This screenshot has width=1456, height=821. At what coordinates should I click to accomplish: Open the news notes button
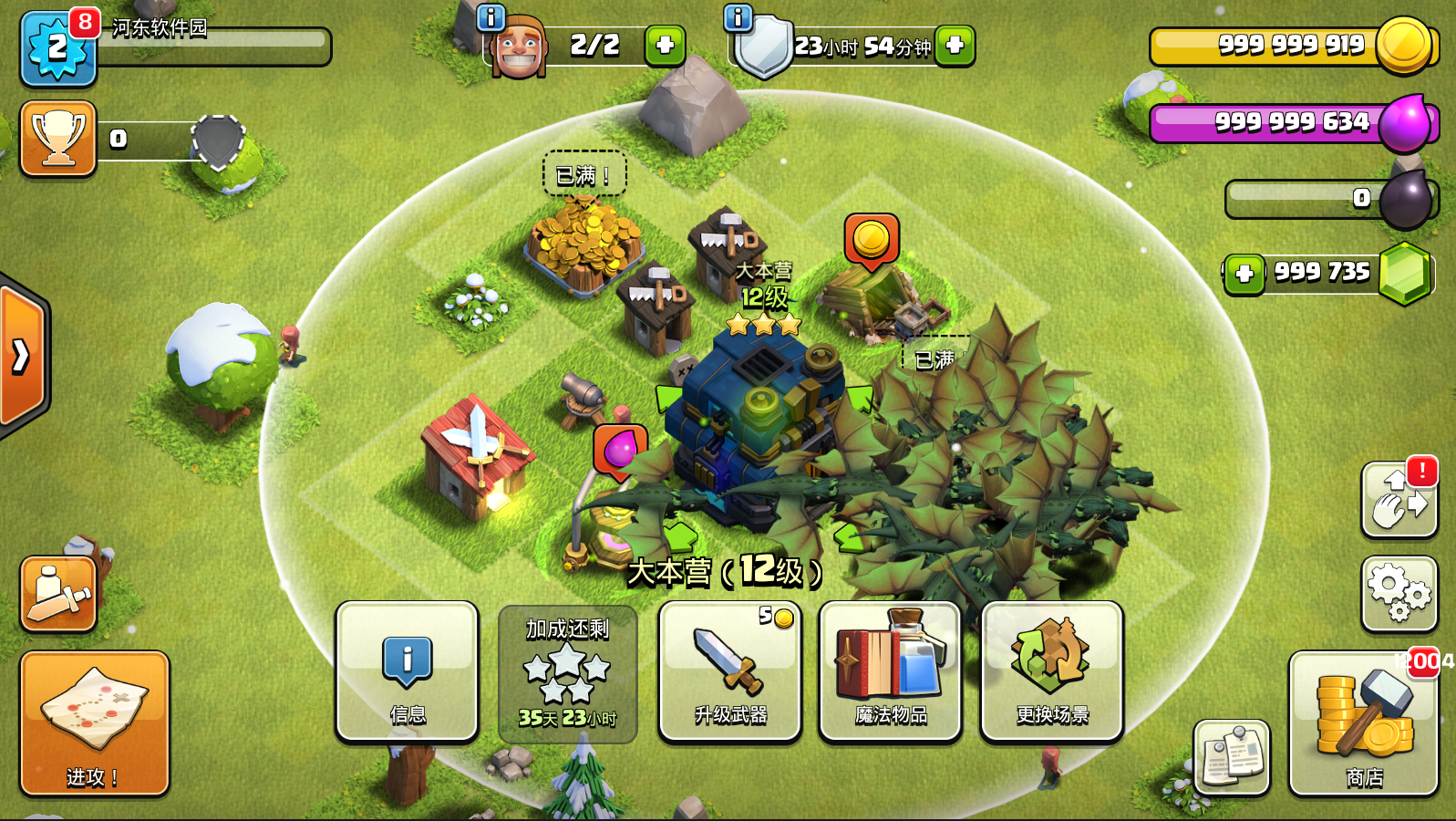[1231, 757]
